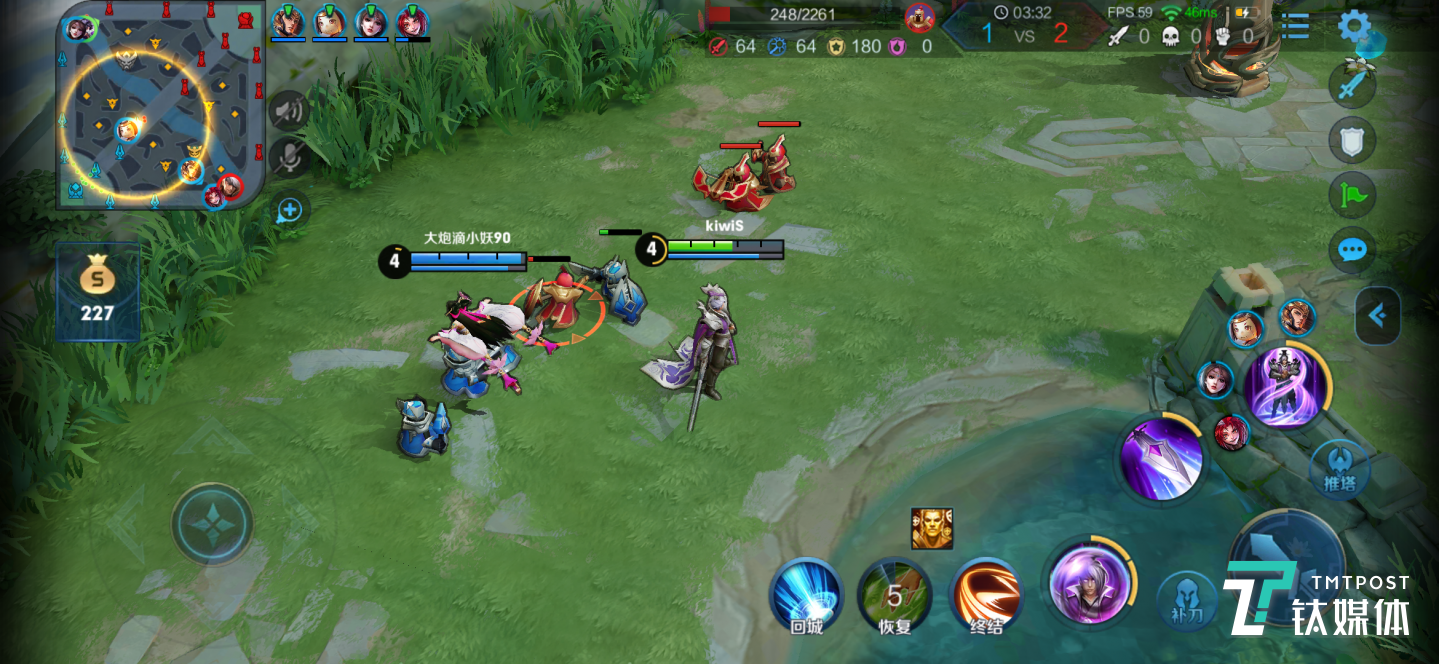This screenshot has height=664, width=1439.
Task: Click the blue plus button below the microphone
Action: click(x=289, y=210)
